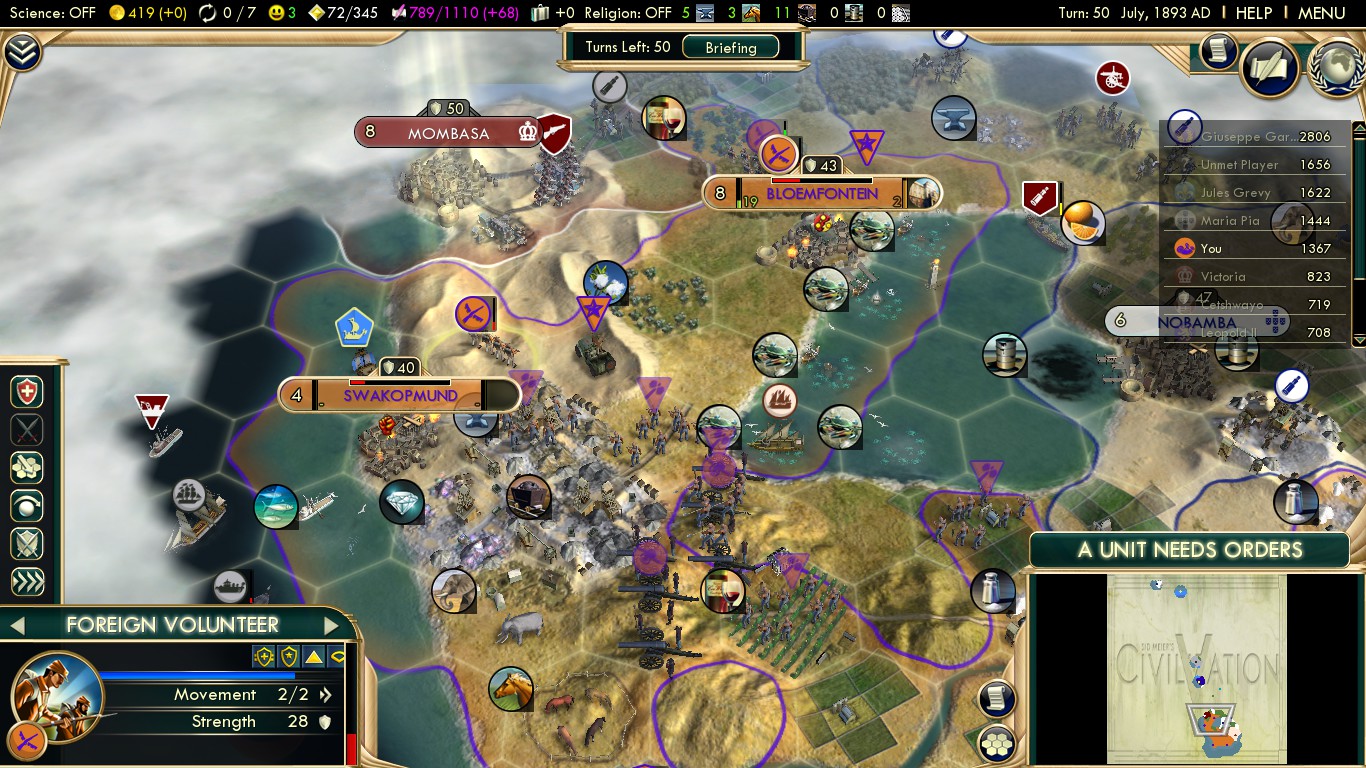Select the triple-chevron Skip Turn action
Viewport: 1366px width, 768px height.
tap(25, 579)
